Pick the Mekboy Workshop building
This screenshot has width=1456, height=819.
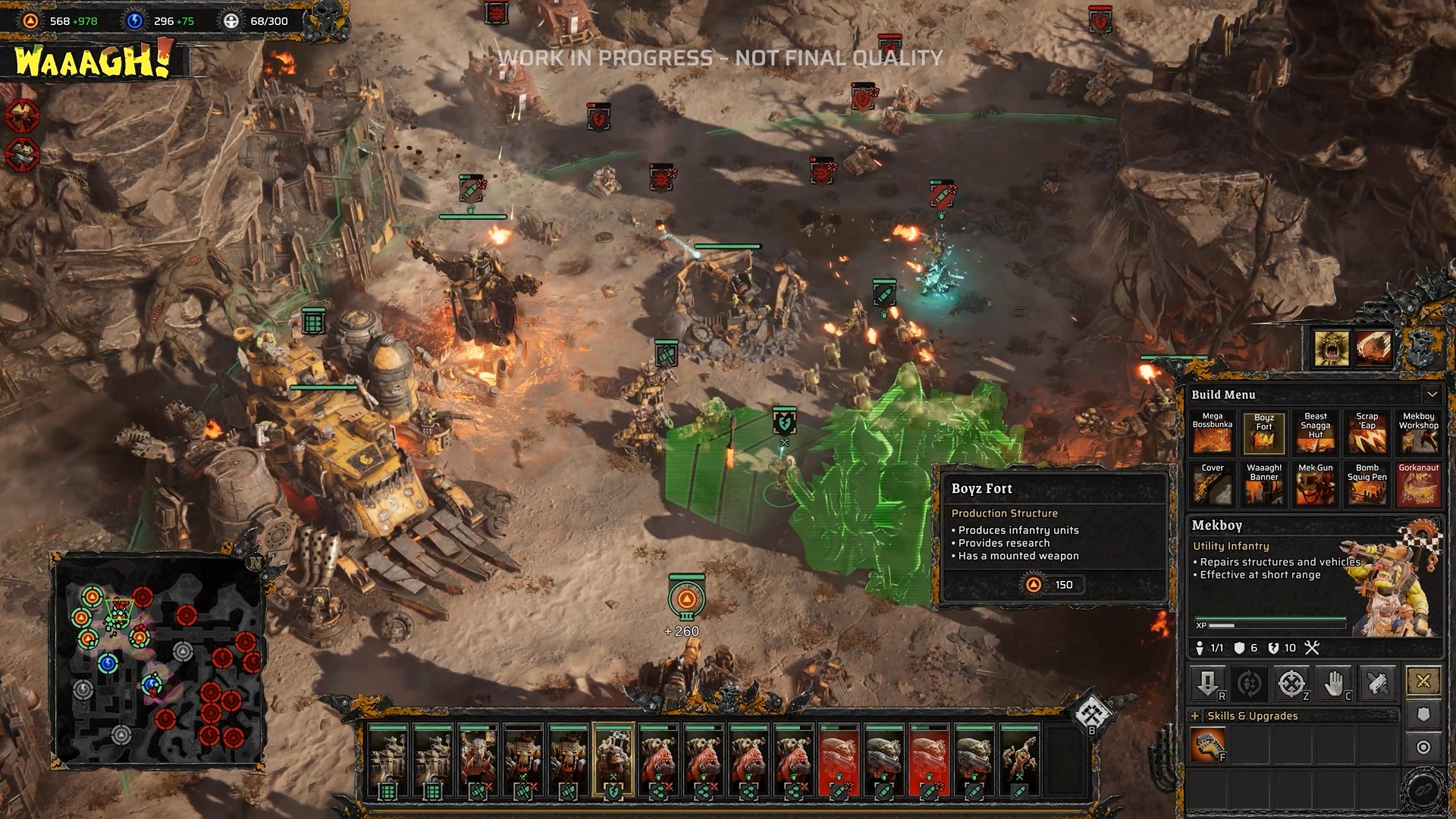pos(1418,433)
